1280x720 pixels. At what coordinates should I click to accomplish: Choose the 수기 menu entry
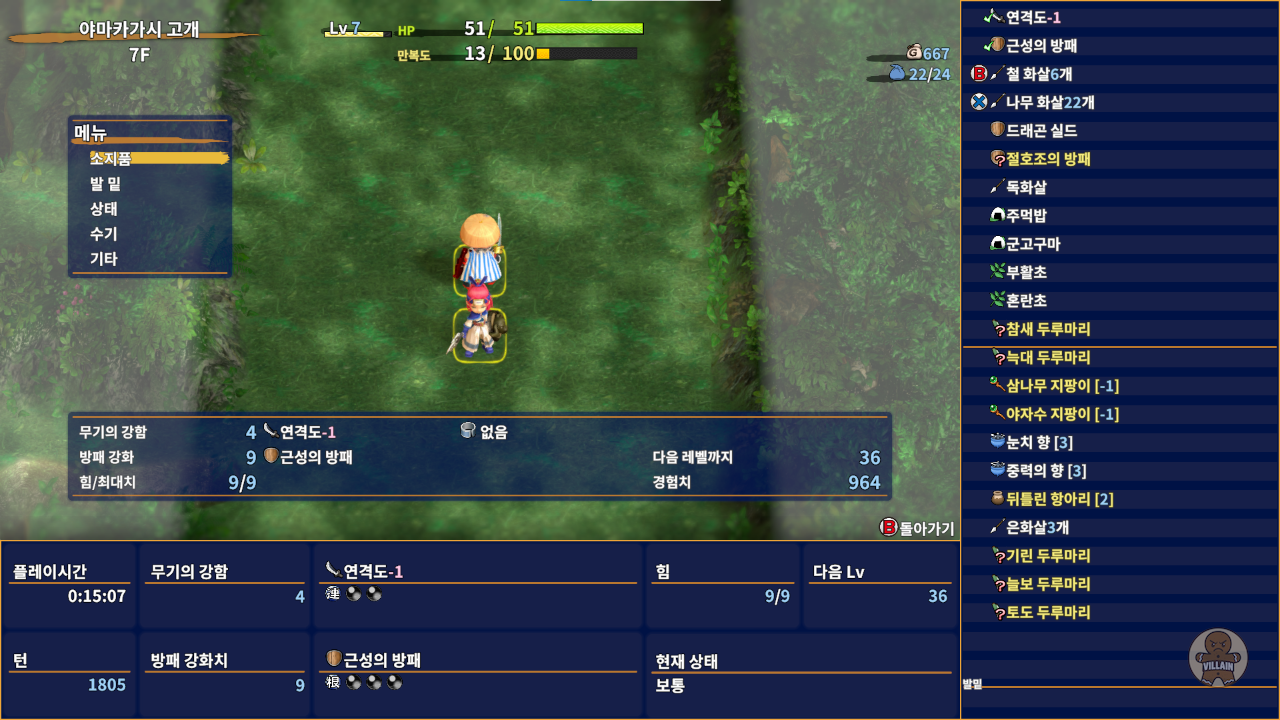pyautogui.click(x=104, y=234)
